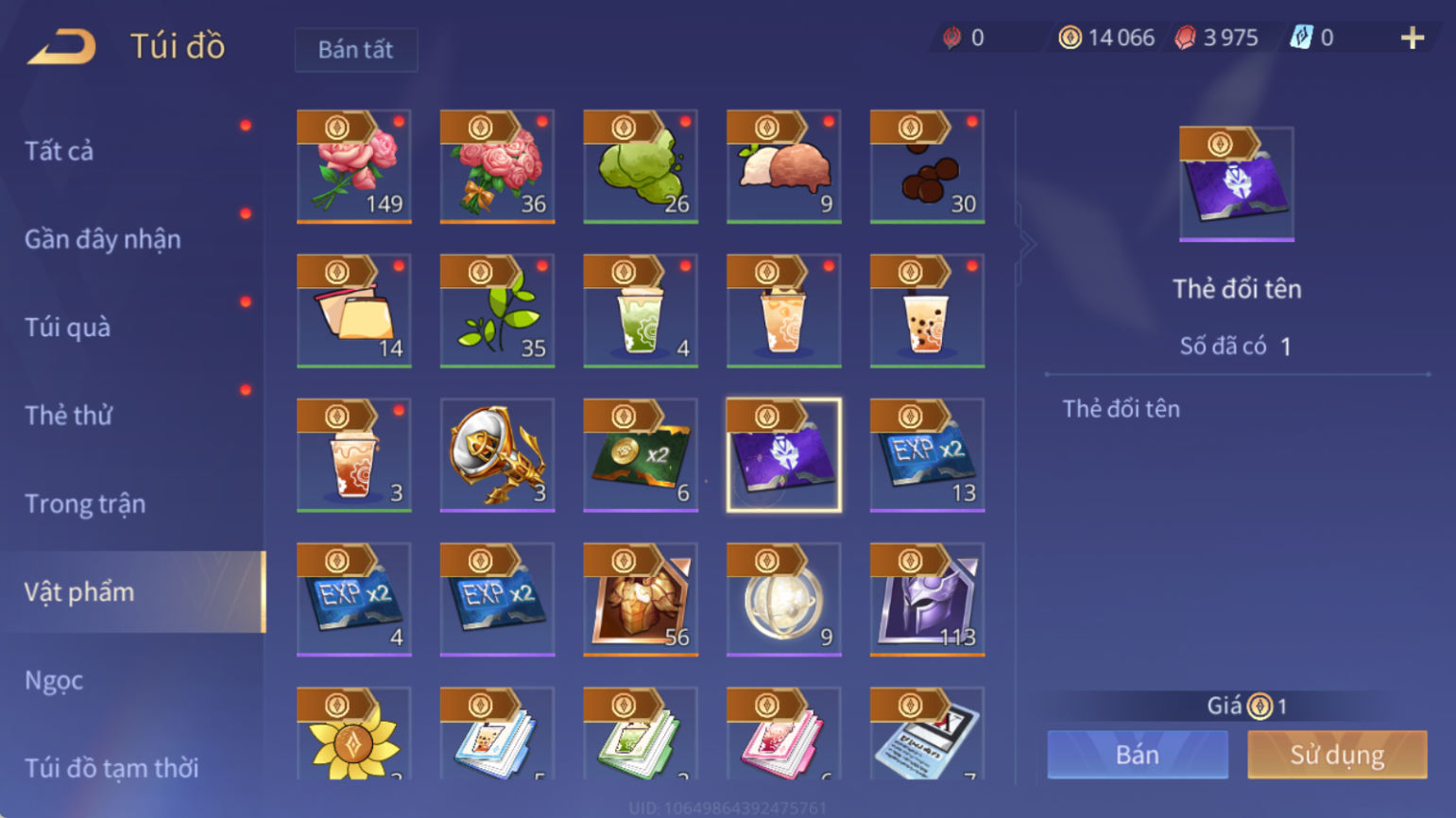
Task: Pick the coffee beans item slot
Action: click(x=927, y=167)
